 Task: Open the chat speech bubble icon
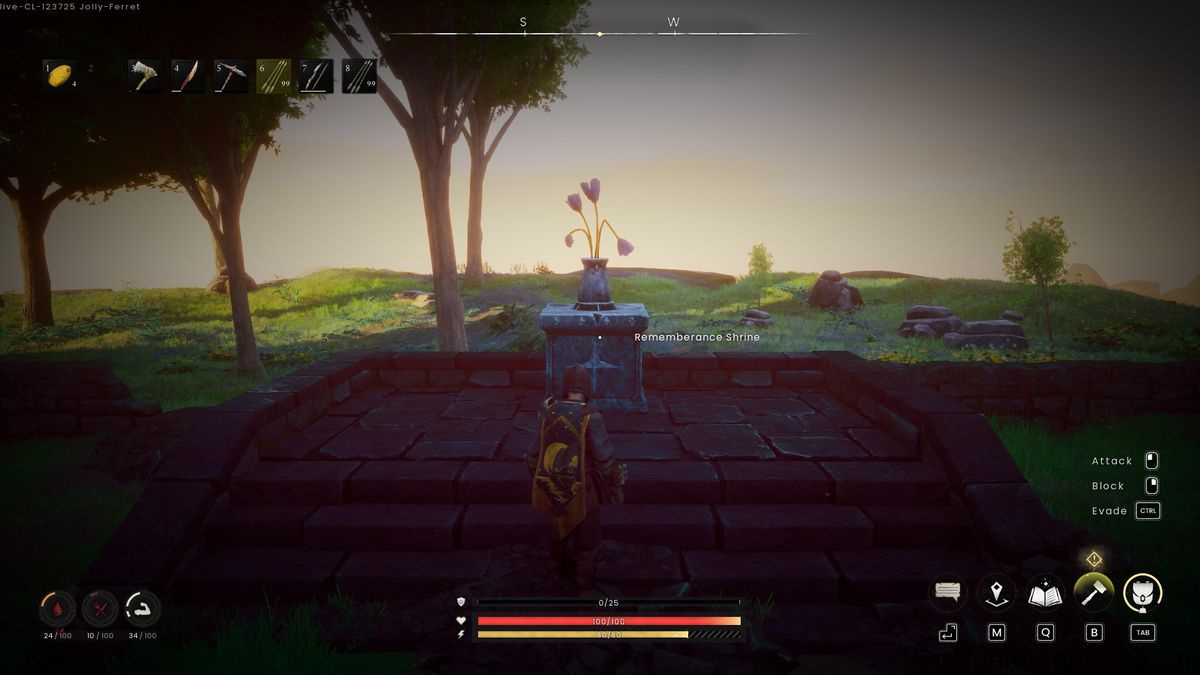click(x=948, y=593)
